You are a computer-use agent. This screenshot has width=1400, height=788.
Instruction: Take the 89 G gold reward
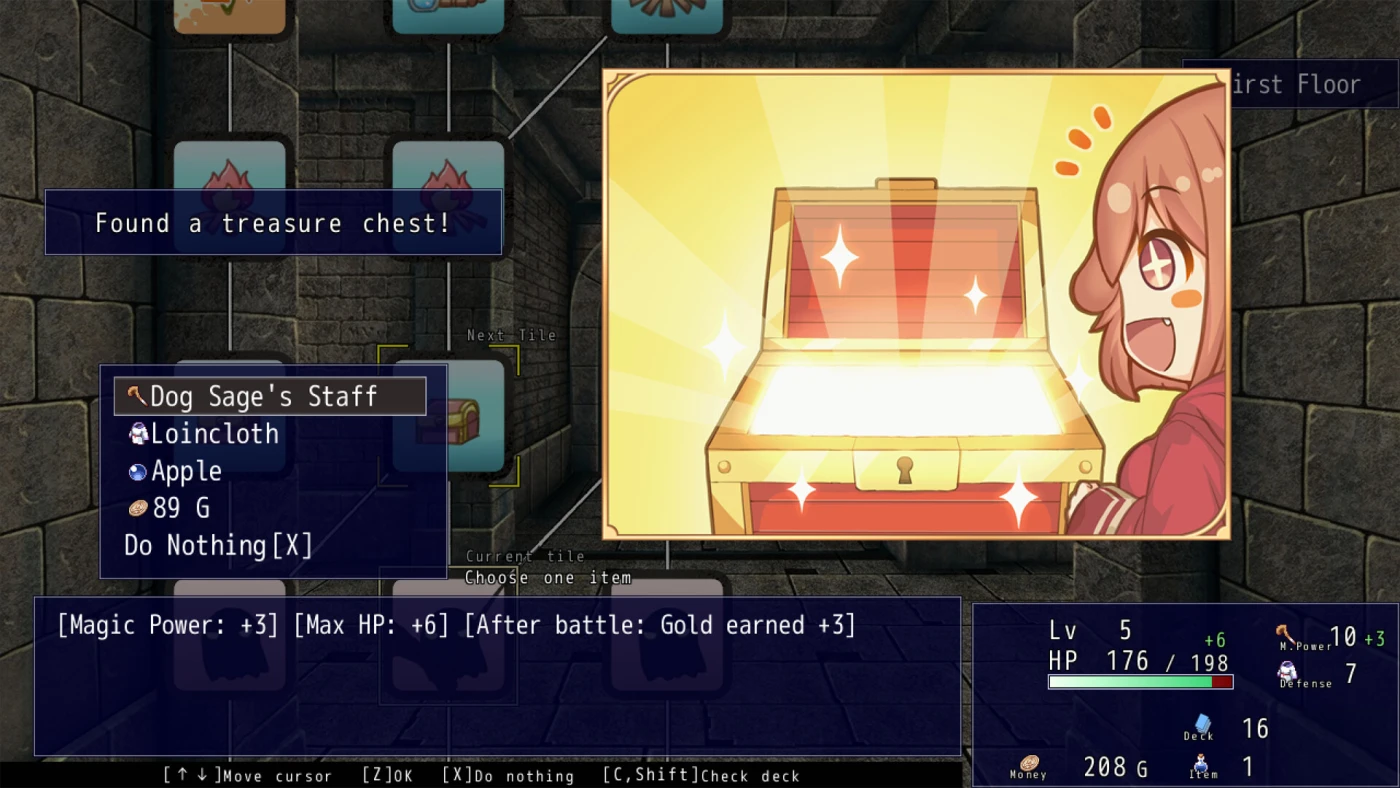(x=180, y=508)
